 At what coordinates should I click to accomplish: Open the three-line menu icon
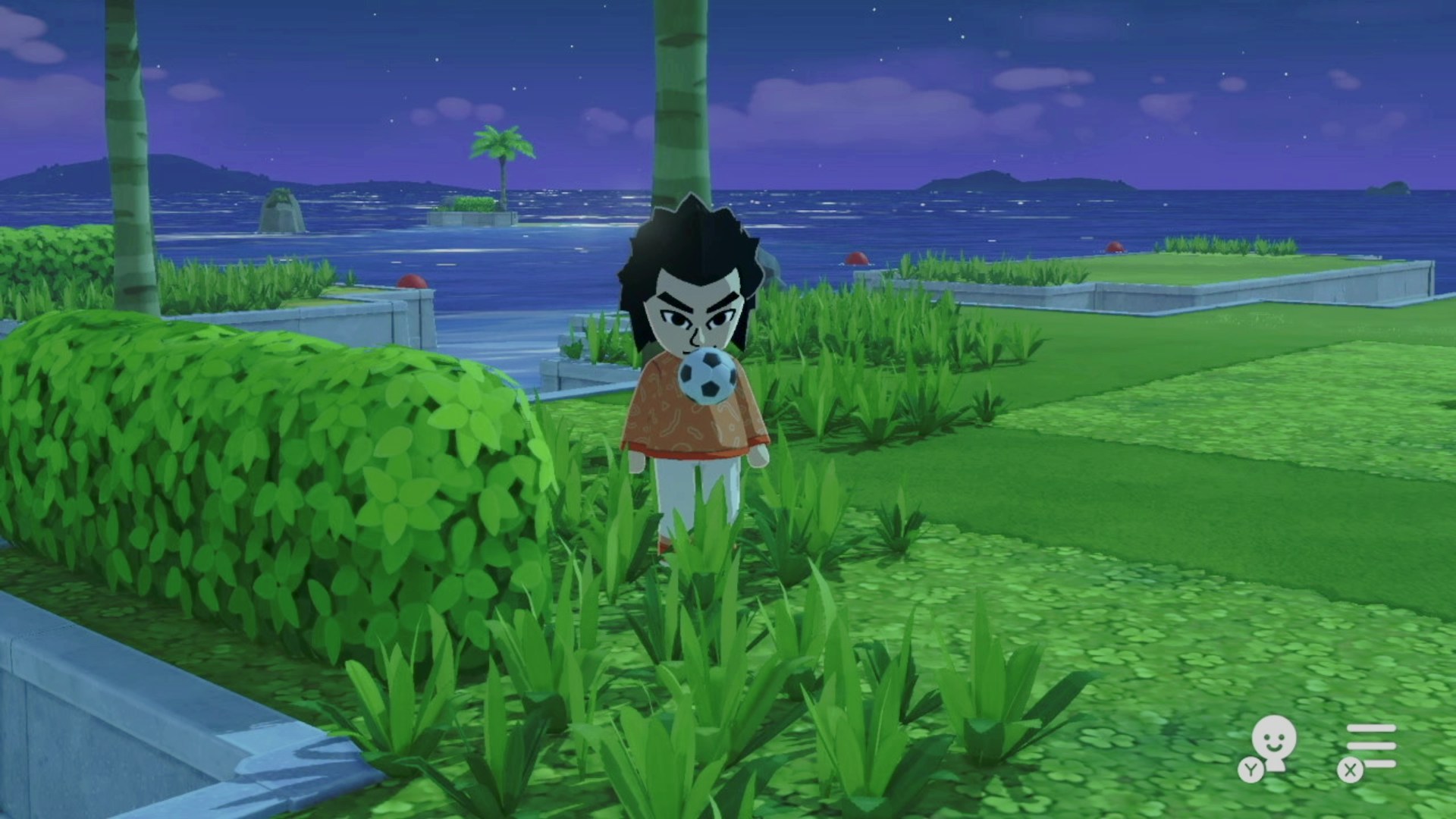click(1371, 746)
